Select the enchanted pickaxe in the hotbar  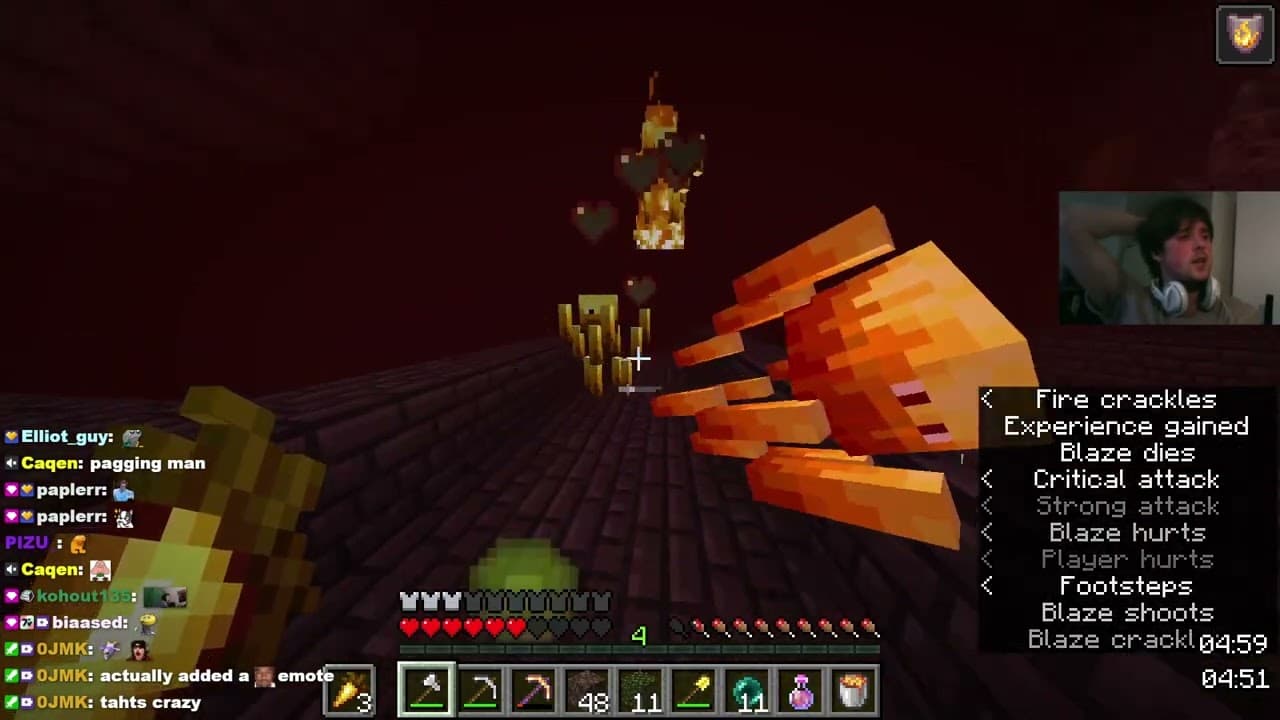(535, 688)
